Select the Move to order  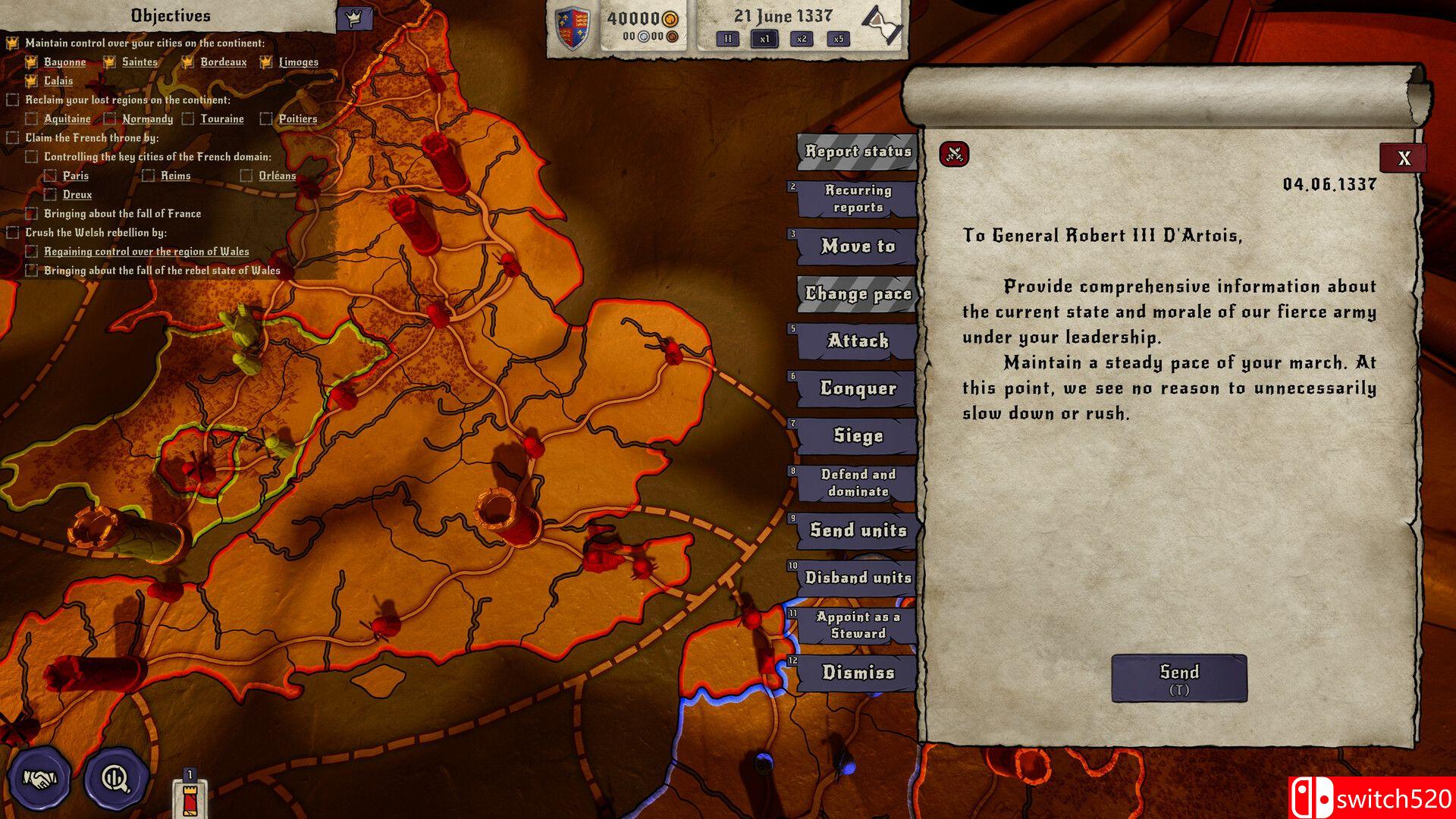coord(858,246)
